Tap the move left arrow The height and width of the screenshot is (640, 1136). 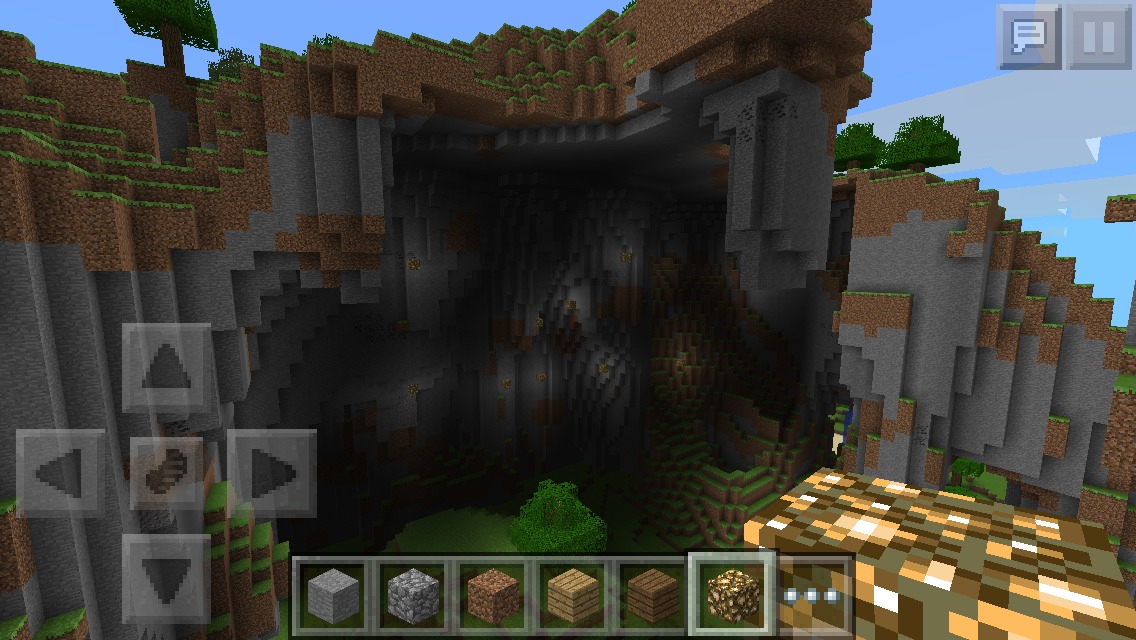tap(61, 473)
